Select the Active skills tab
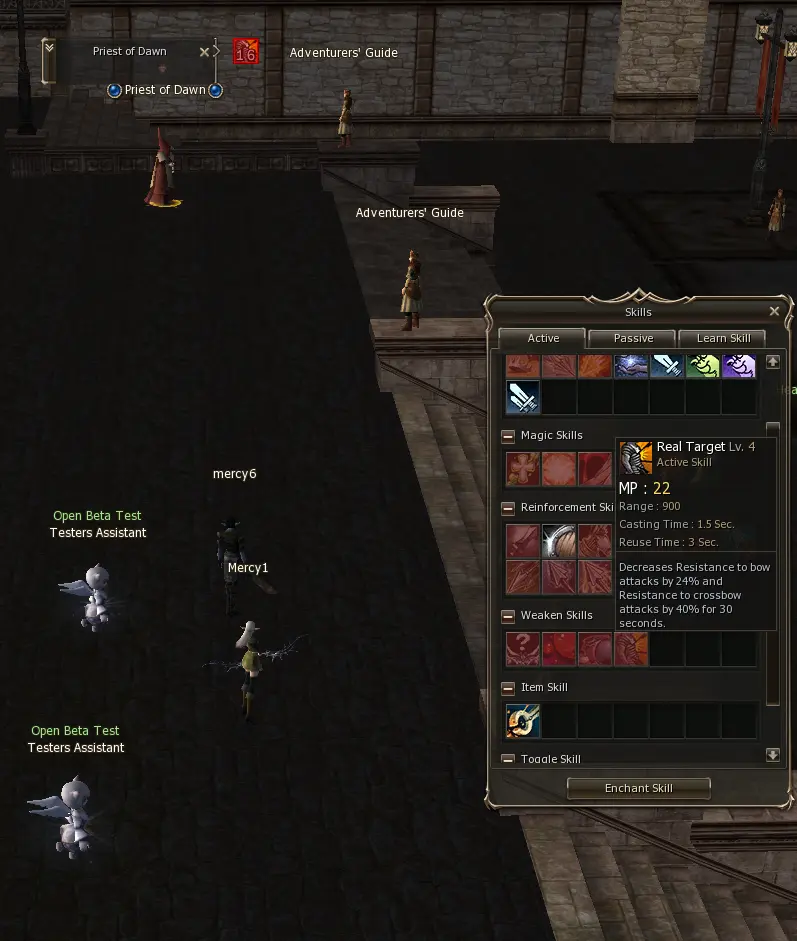The image size is (797, 941). coord(543,338)
